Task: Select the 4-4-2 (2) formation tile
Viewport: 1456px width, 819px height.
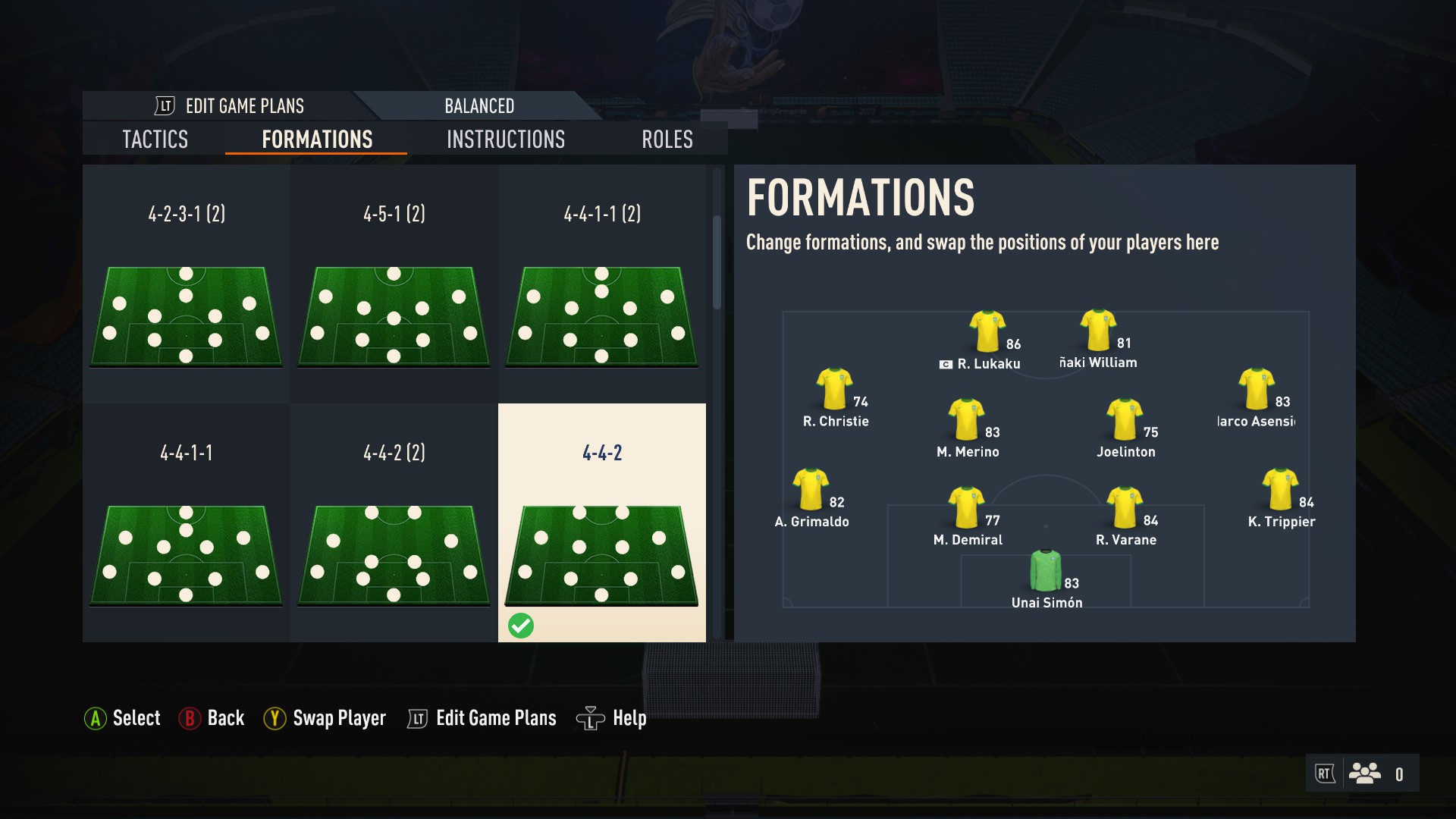Action: 394,522
